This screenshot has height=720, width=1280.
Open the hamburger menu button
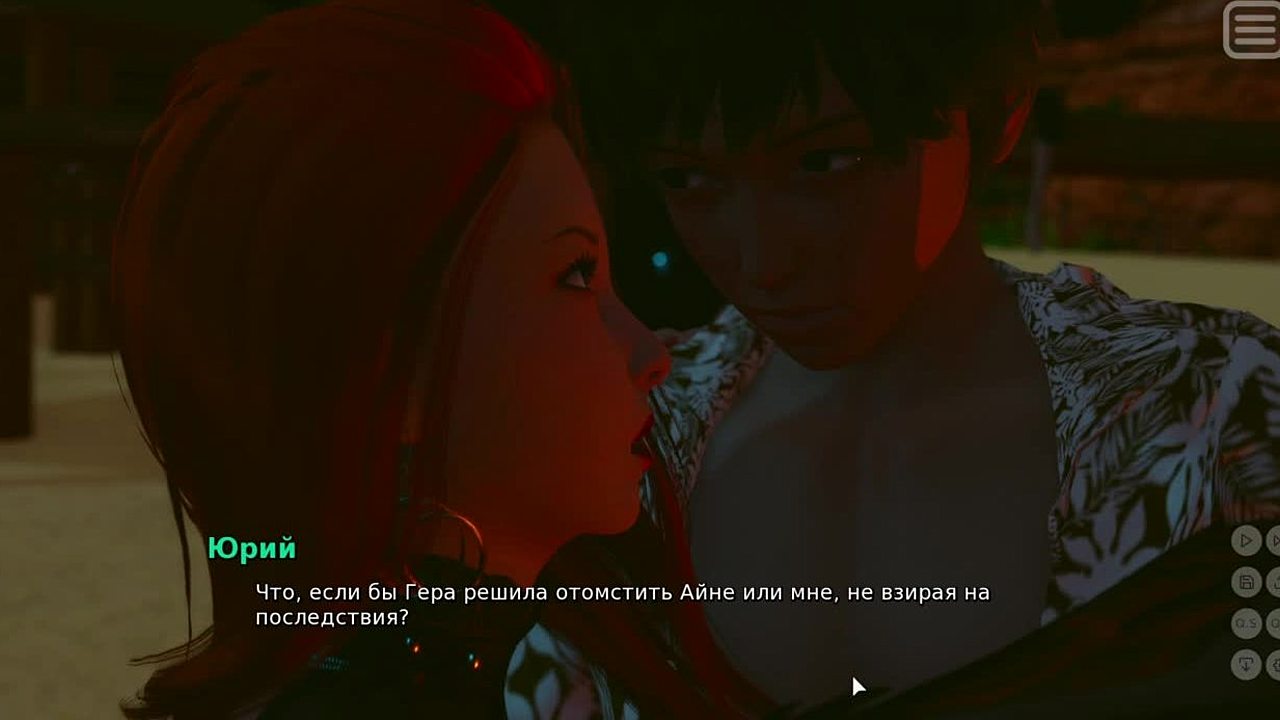pyautogui.click(x=1251, y=30)
